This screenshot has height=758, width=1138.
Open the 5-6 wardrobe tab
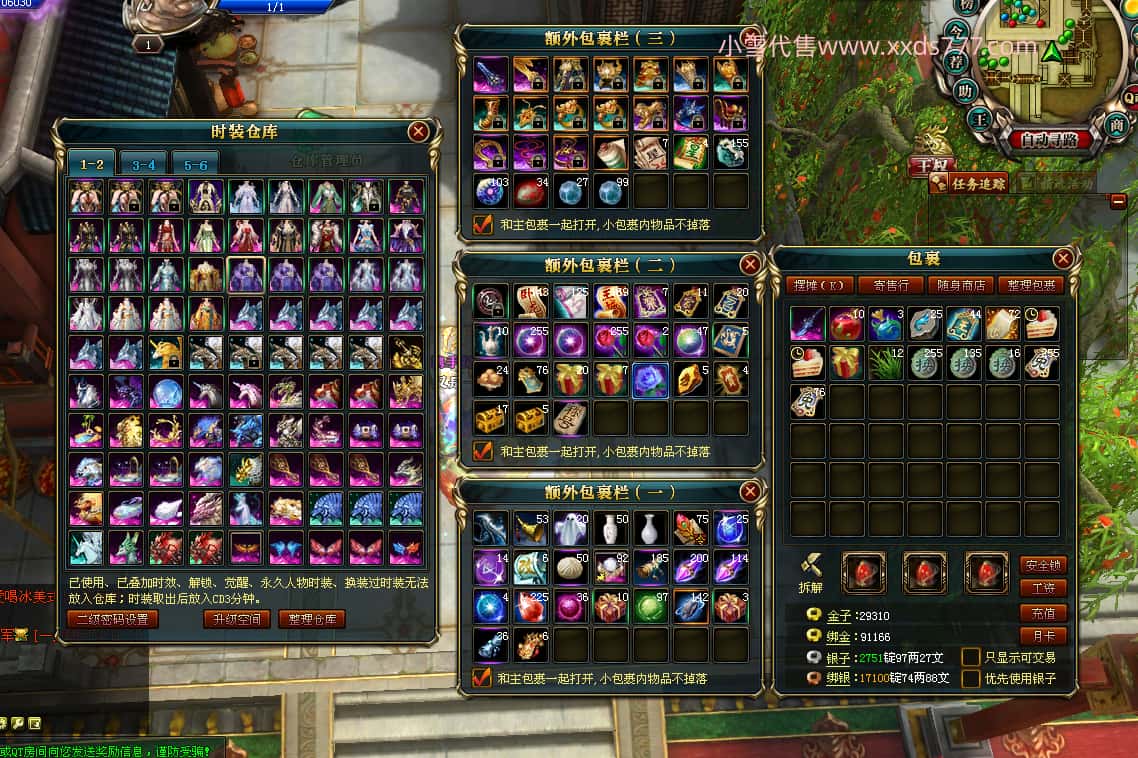coord(195,164)
